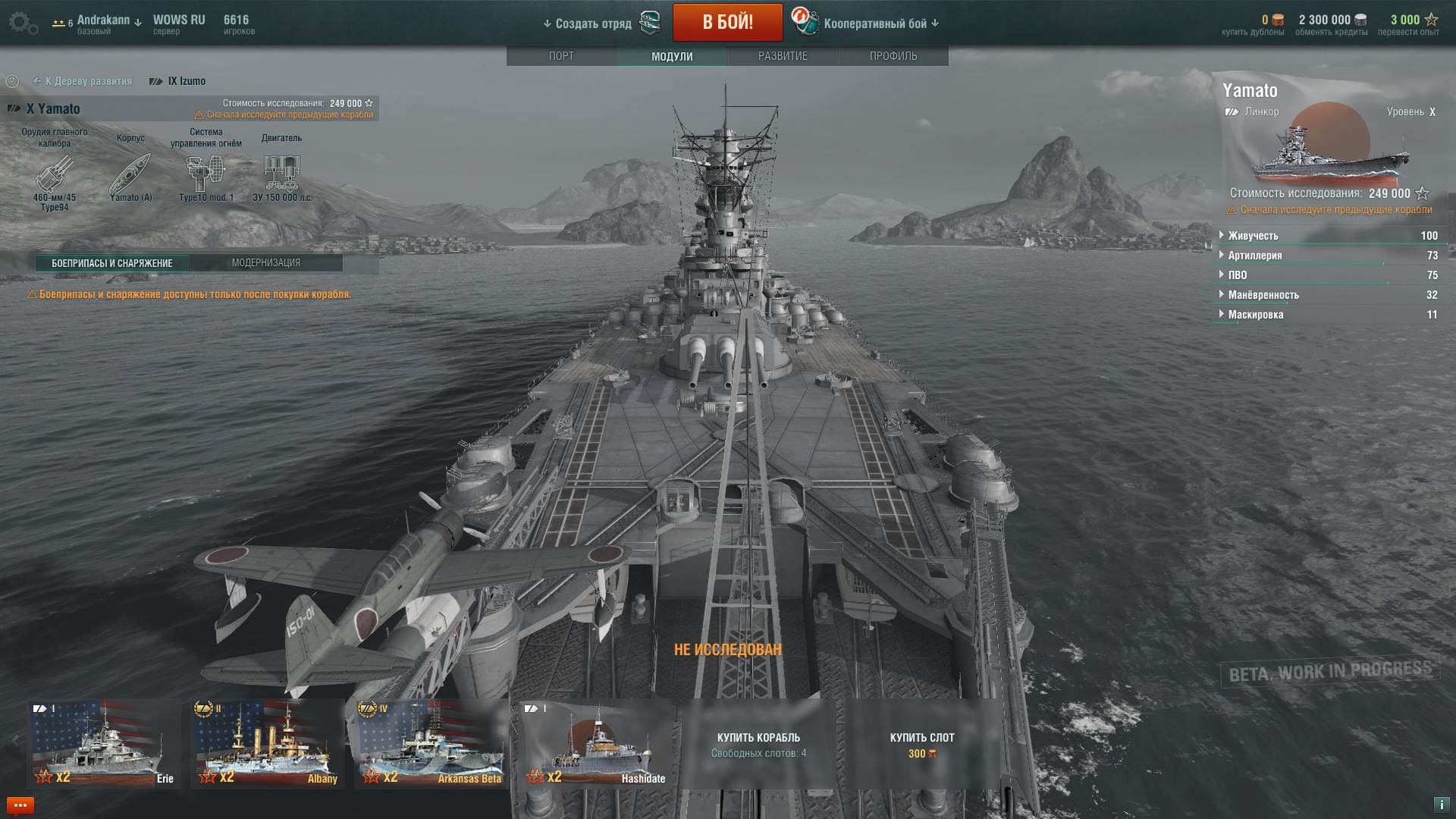Click КУПИТЬ КОРАБЛЬ to buy a ship

click(x=758, y=743)
